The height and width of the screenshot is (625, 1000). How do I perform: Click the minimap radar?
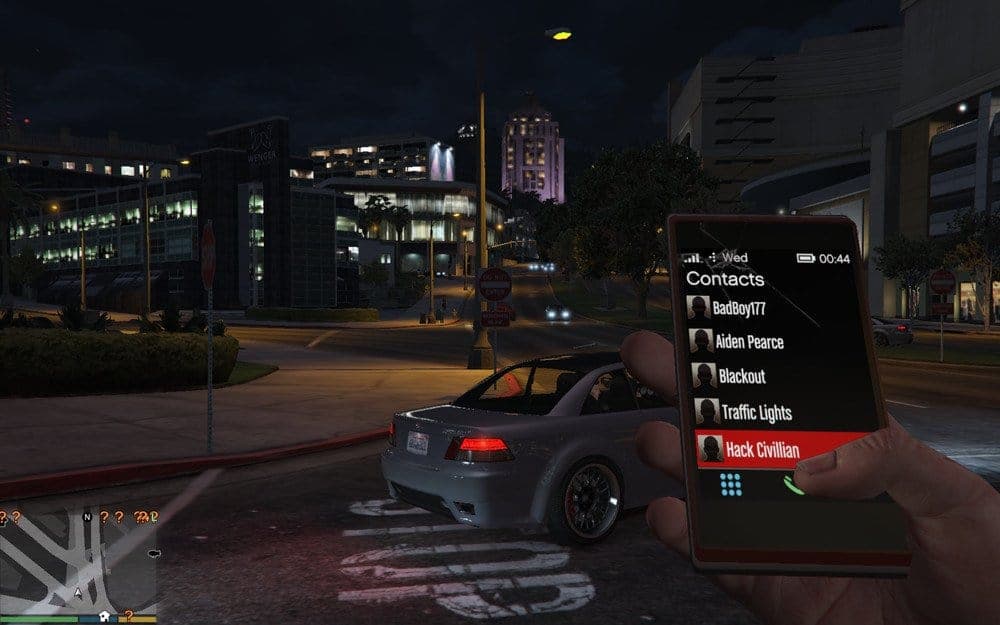(x=80, y=560)
